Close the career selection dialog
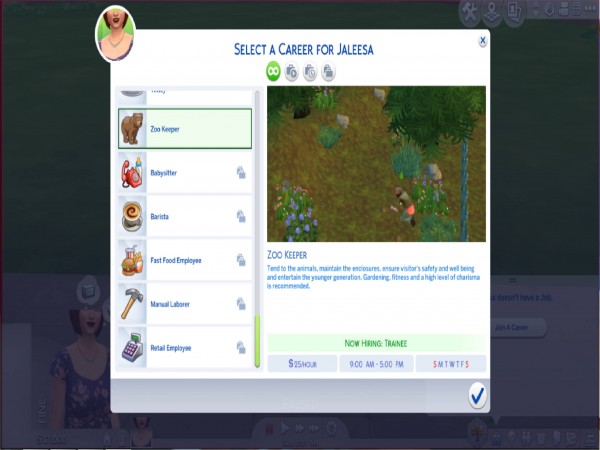Screen dimensions: 600x450 click(x=483, y=41)
